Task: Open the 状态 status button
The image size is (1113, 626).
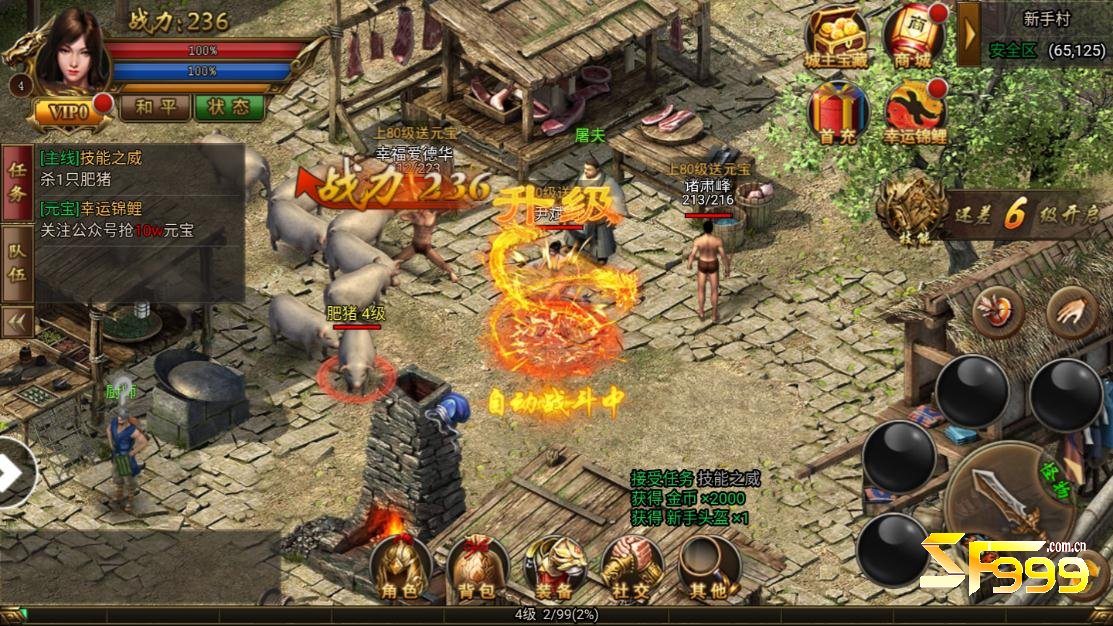Action: (x=229, y=107)
